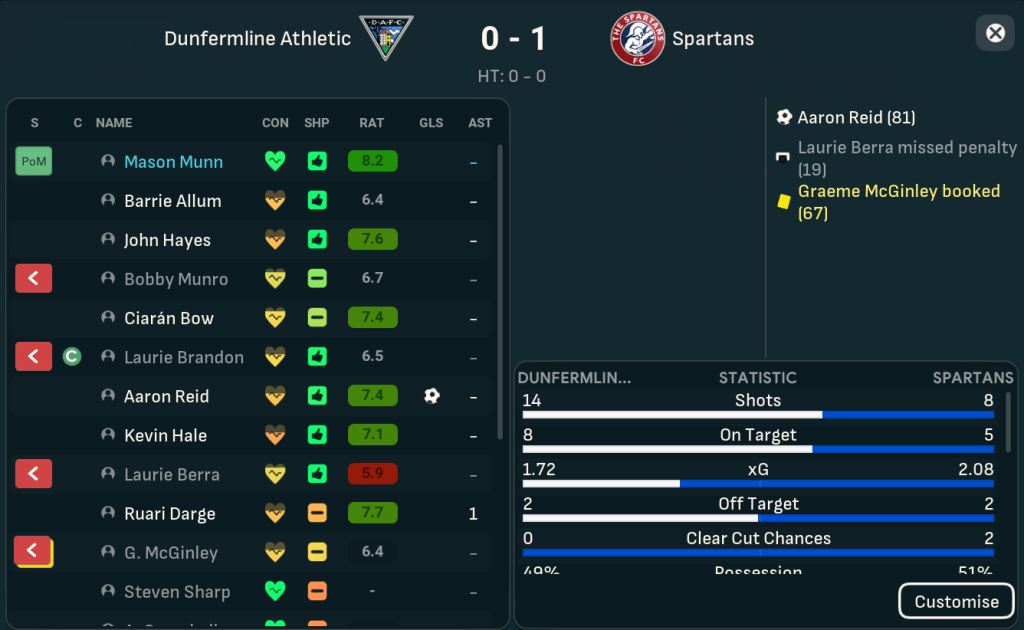Select Ciarán Bow in the list
The width and height of the screenshot is (1024, 630).
[168, 318]
